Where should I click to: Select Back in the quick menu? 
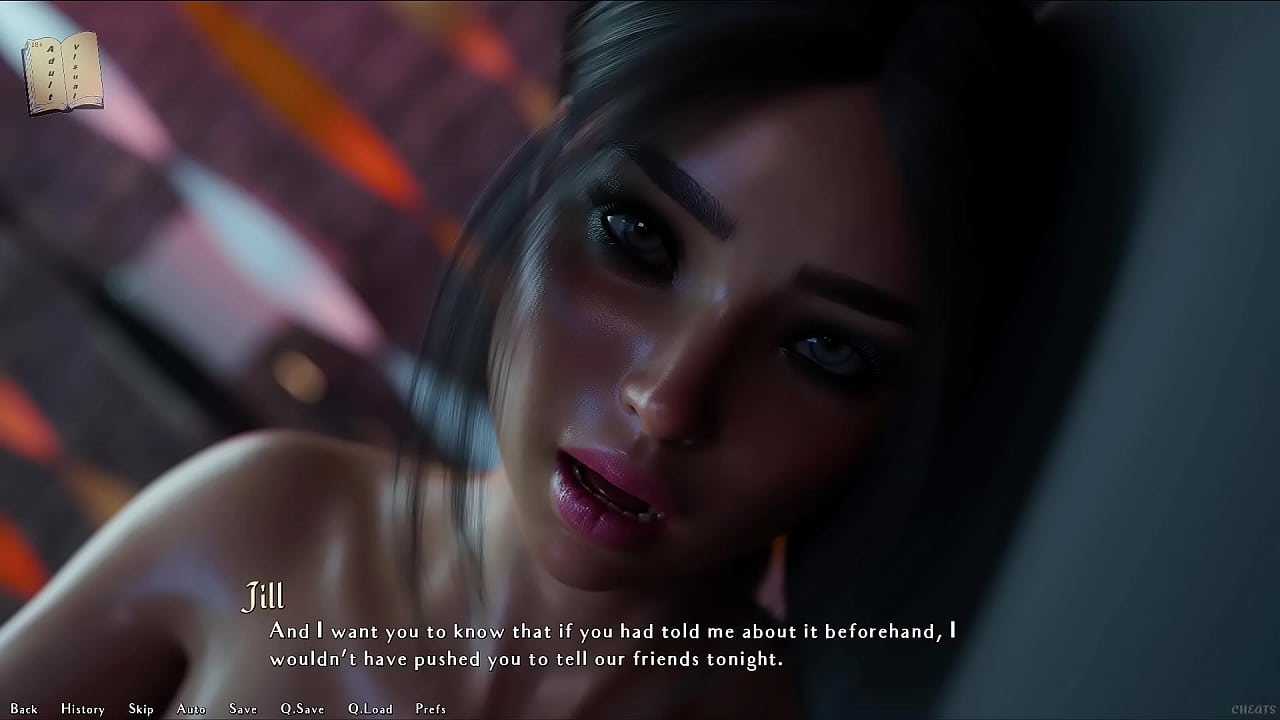point(24,708)
